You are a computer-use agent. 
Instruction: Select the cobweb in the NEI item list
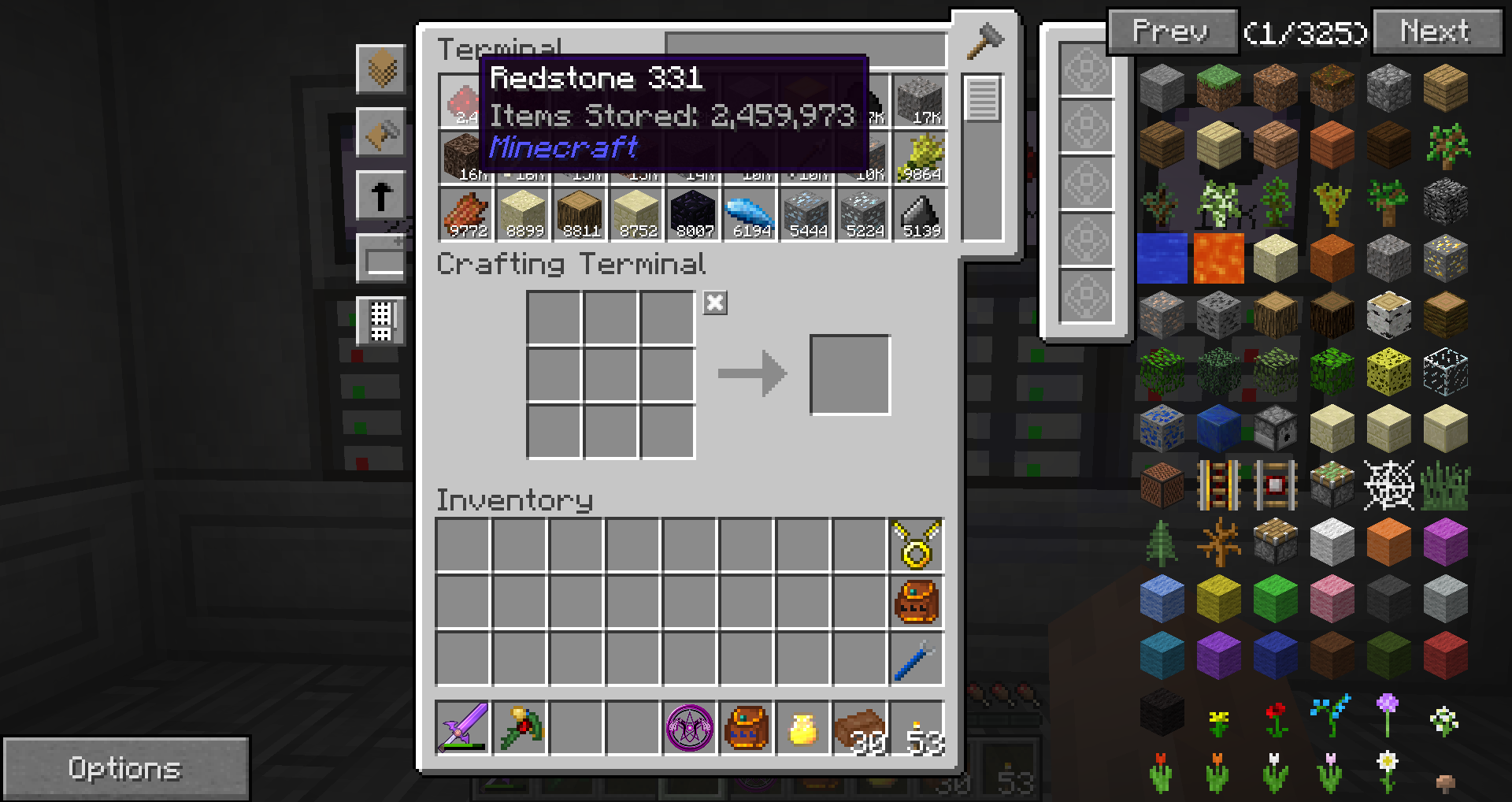[x=1388, y=485]
